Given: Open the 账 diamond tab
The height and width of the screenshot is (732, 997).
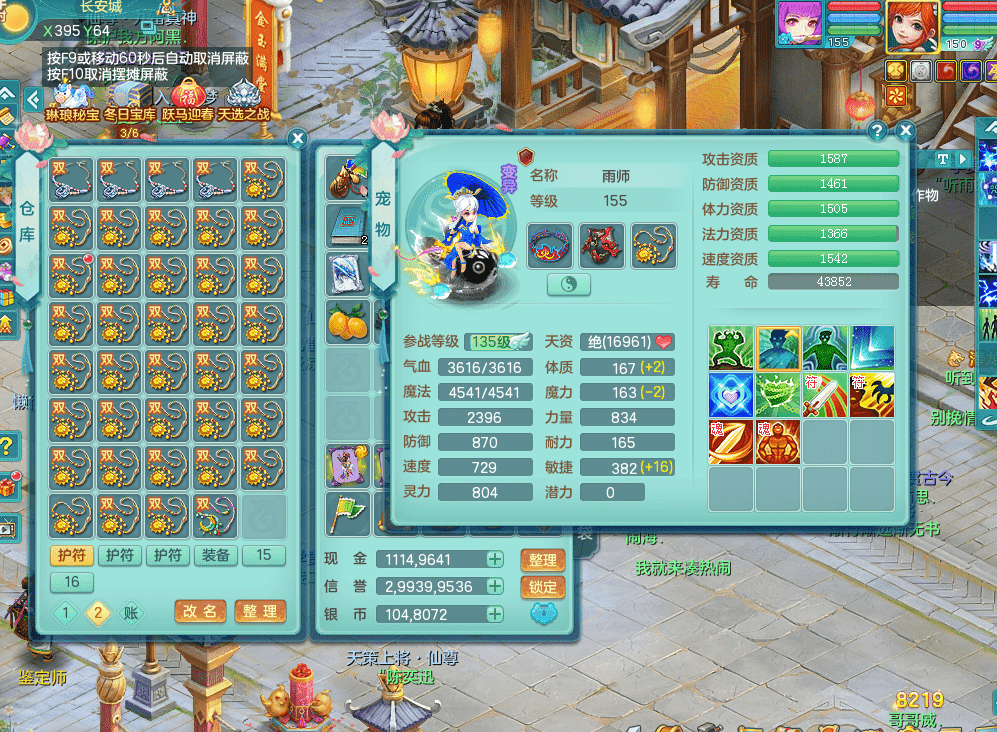Looking at the screenshot, I should (x=131, y=613).
